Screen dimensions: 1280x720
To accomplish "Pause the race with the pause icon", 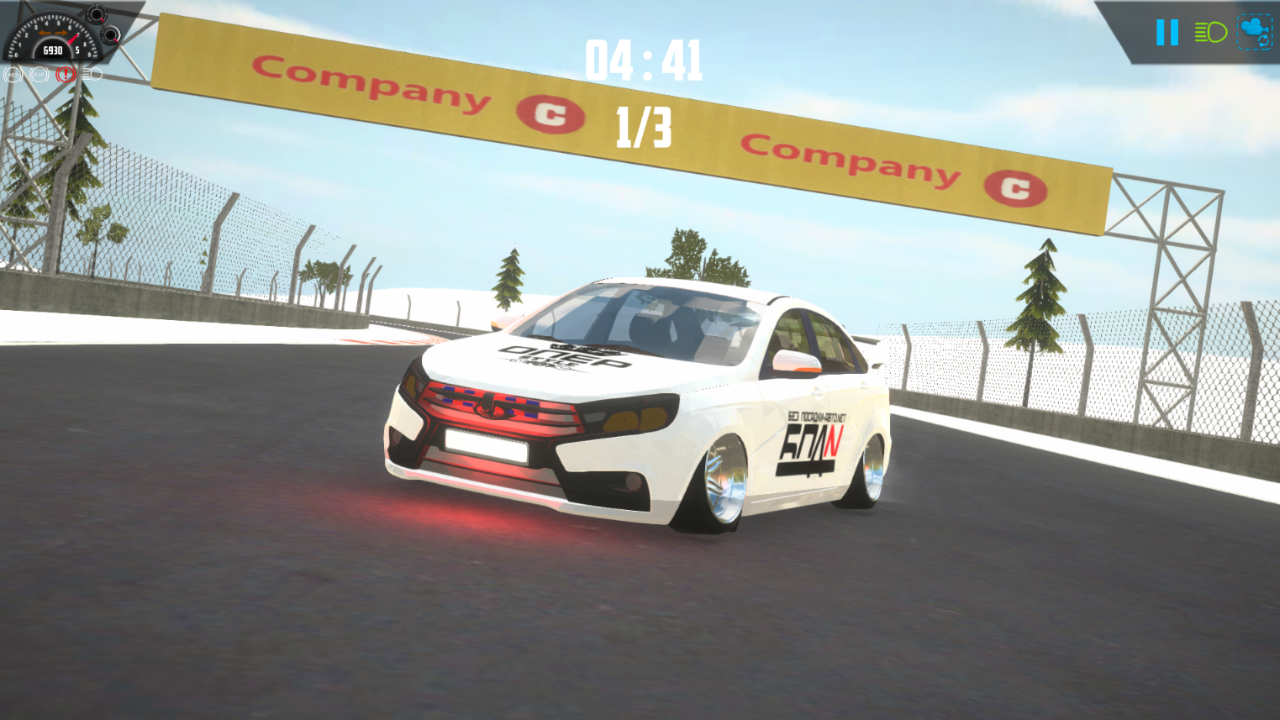I will [1167, 32].
